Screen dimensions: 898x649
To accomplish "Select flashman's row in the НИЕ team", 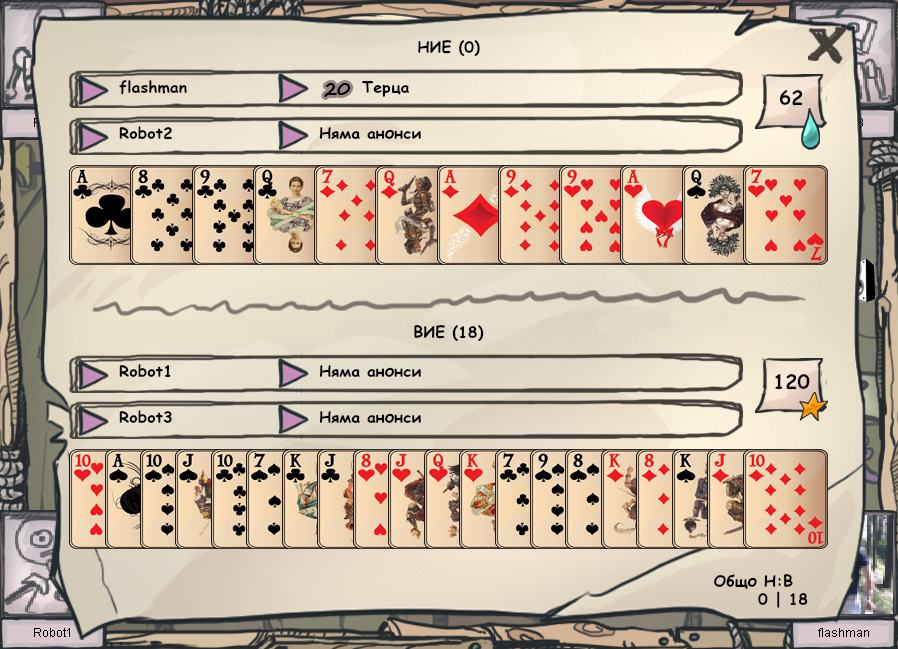I will 175,88.
